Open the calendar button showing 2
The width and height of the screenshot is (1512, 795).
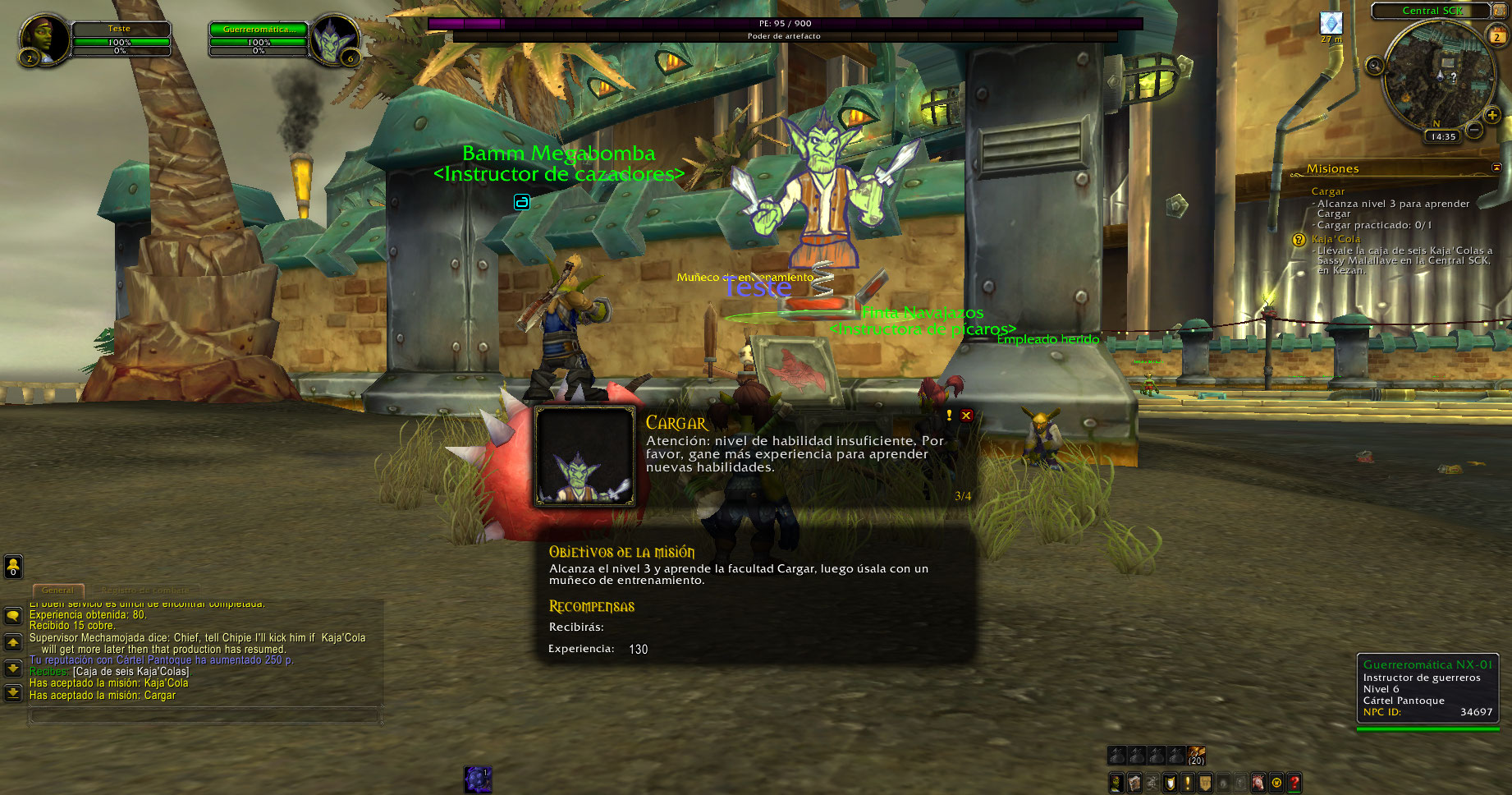[1497, 35]
